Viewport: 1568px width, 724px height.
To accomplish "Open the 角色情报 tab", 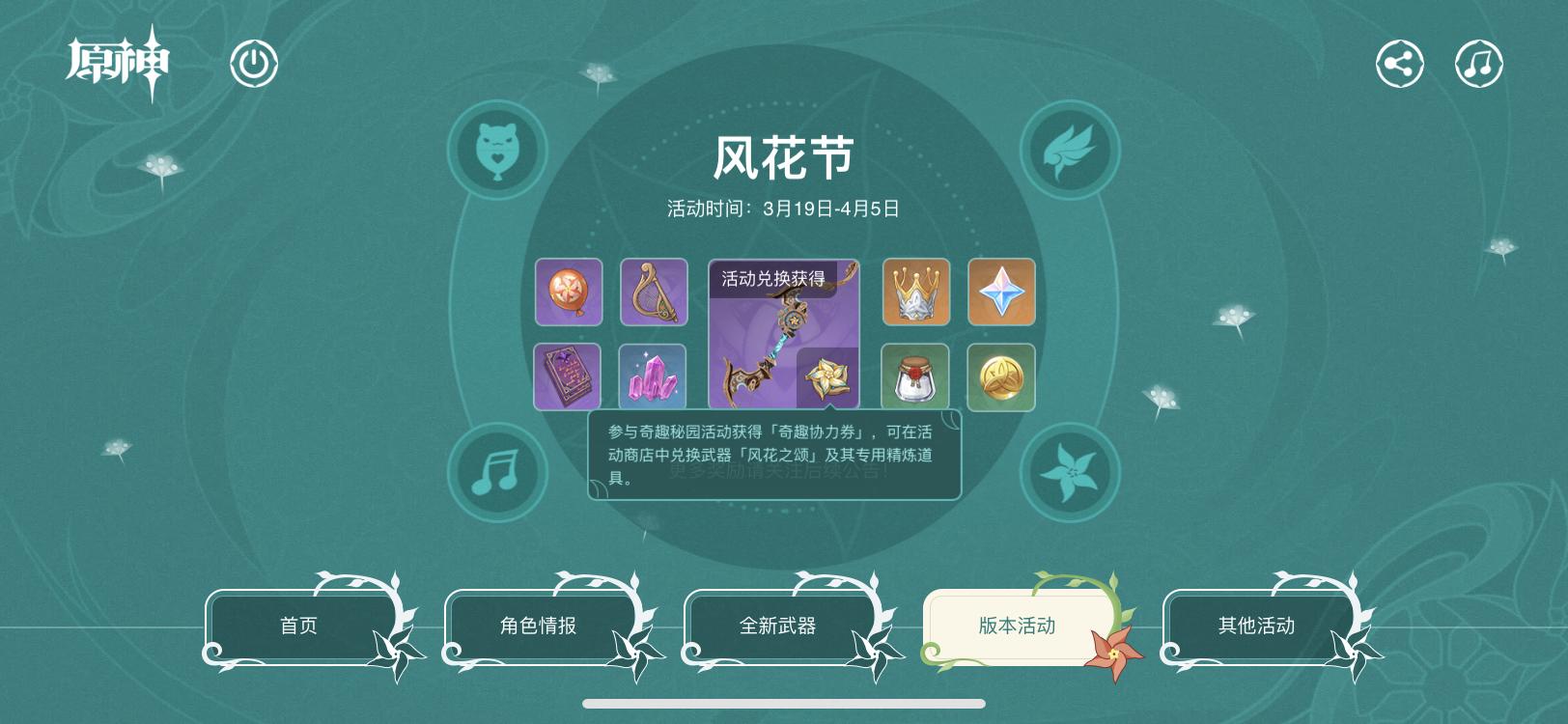I will click(x=541, y=626).
